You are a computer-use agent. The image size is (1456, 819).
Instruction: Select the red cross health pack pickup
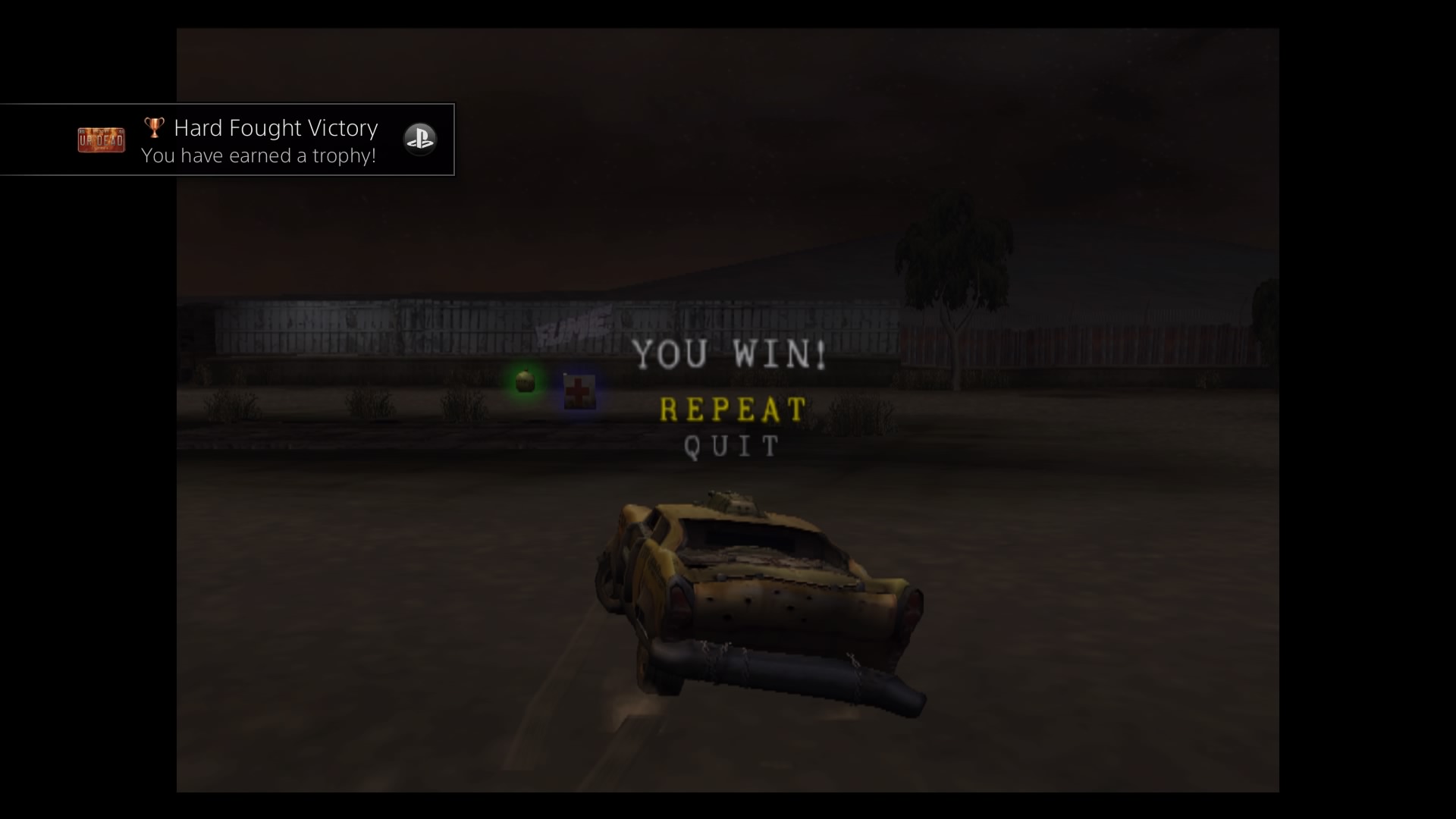click(x=579, y=391)
